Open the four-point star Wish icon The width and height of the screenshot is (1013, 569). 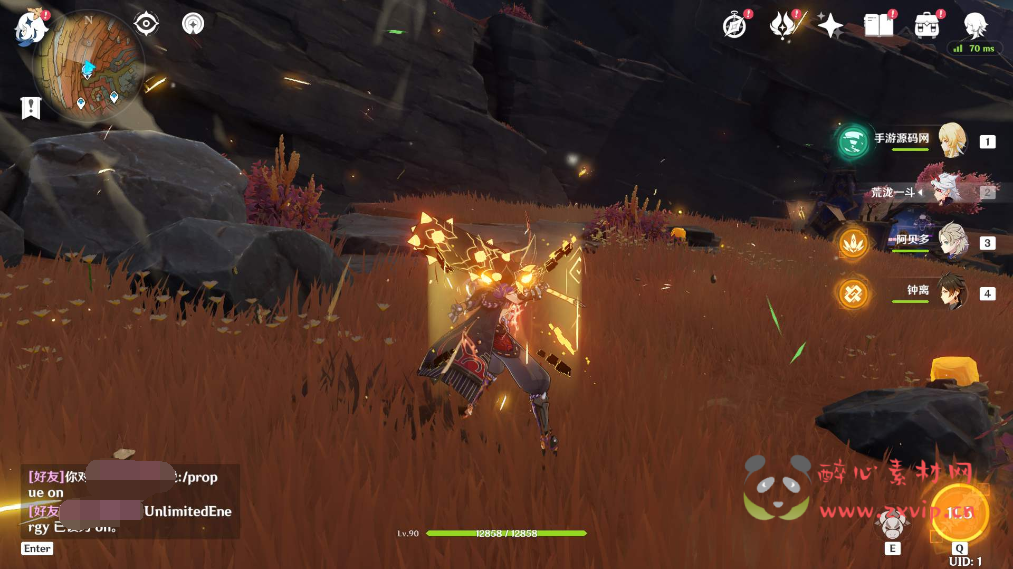pos(830,25)
